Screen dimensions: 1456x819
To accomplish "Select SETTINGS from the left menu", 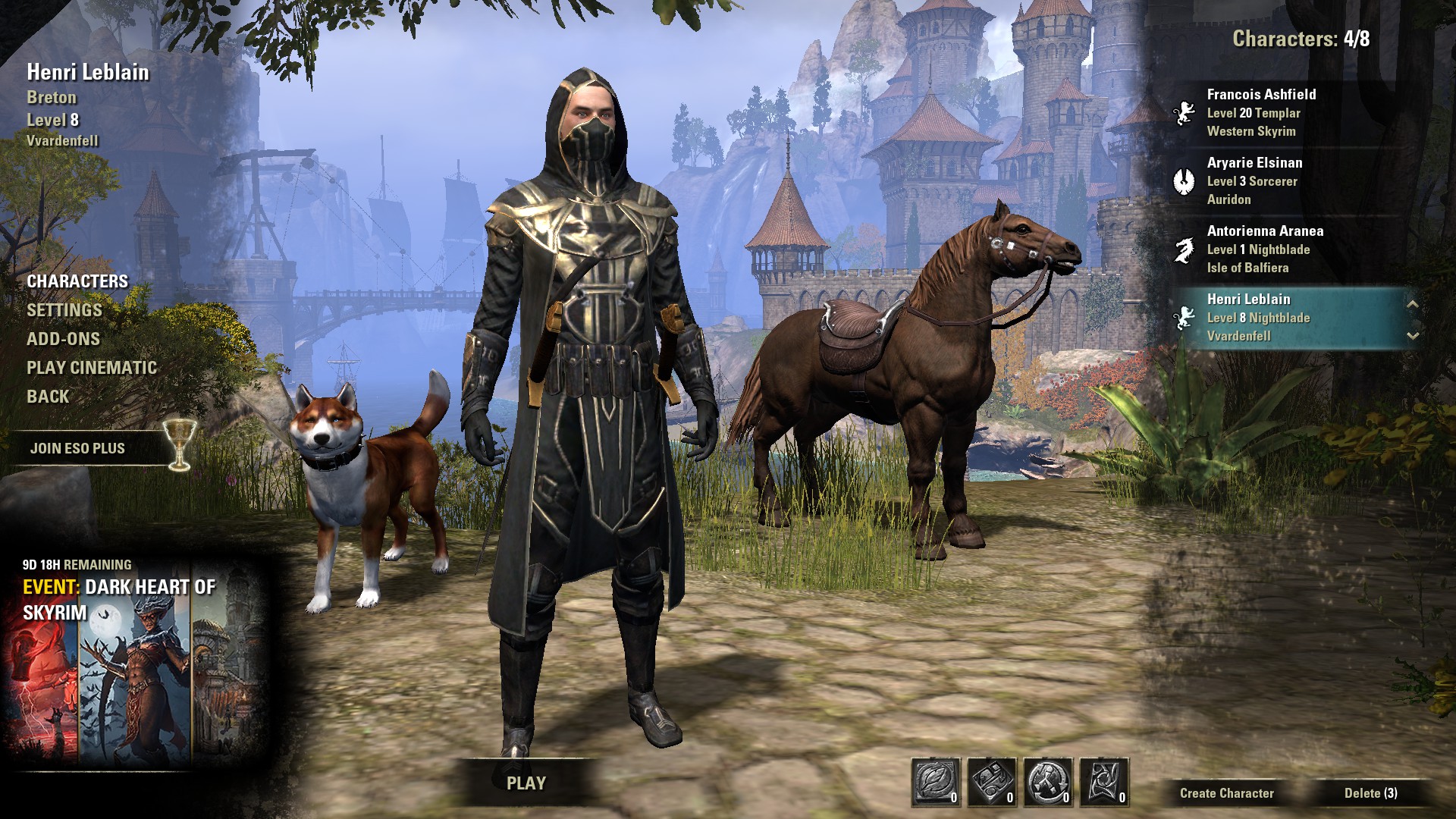I will (x=64, y=309).
